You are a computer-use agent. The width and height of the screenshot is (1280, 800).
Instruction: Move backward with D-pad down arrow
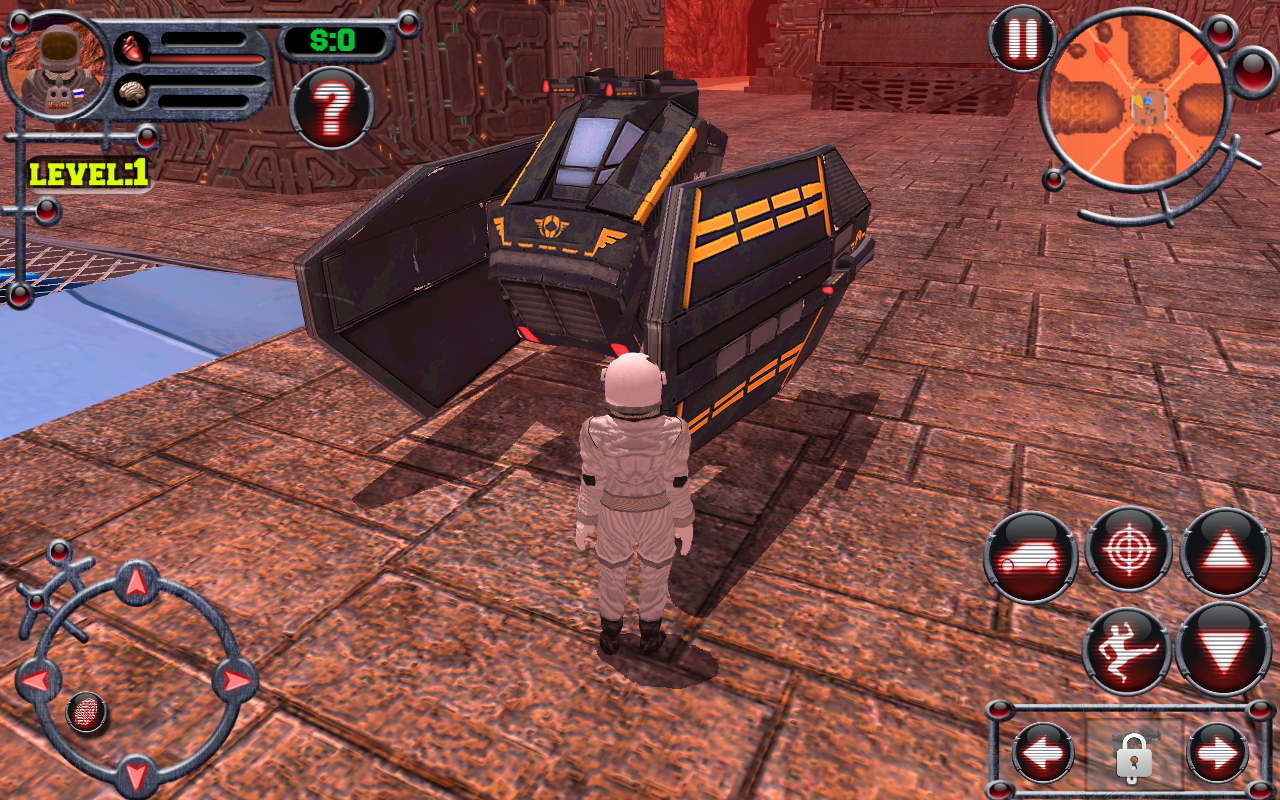tap(136, 774)
